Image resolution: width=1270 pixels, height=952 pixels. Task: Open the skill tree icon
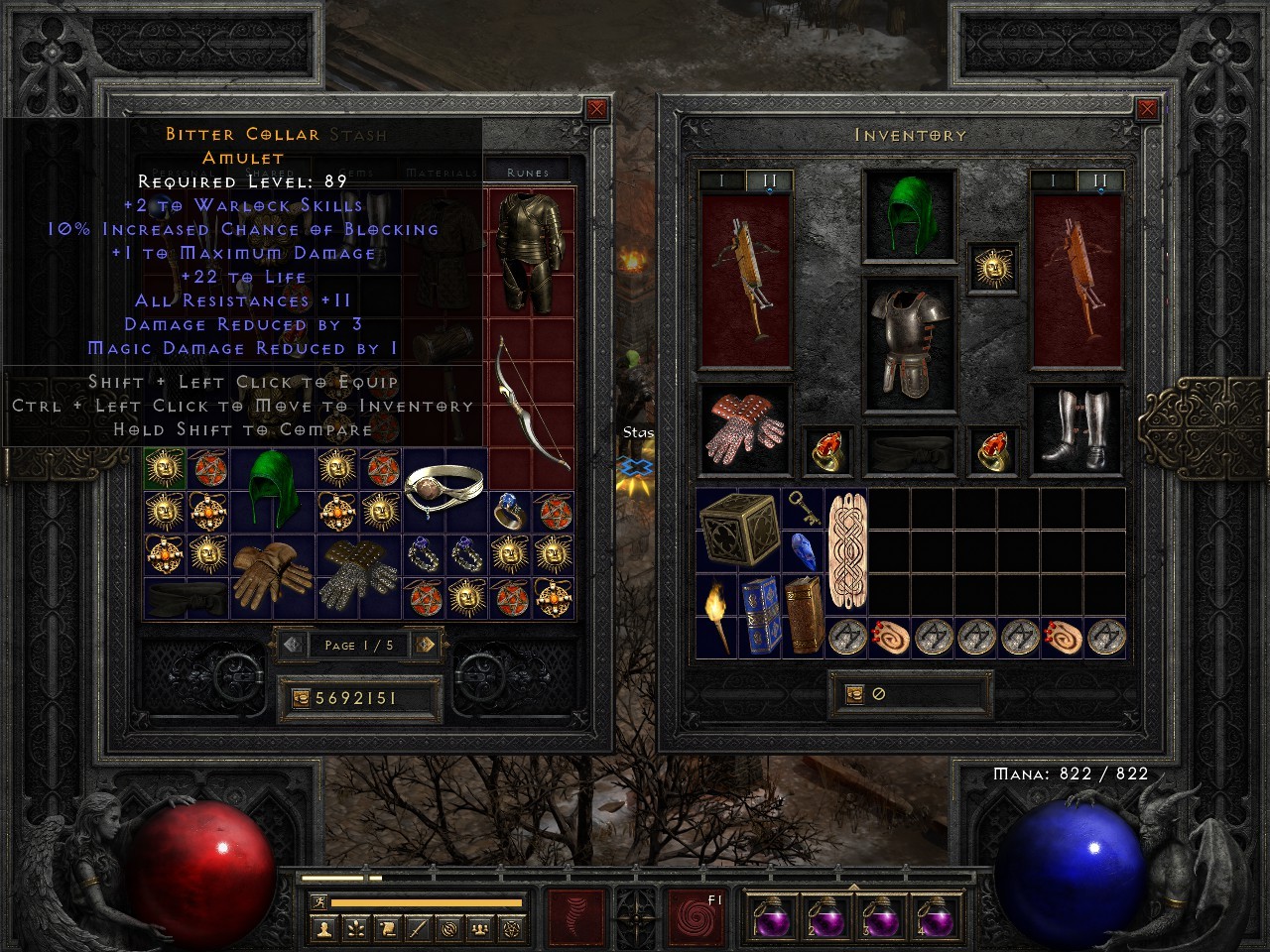click(356, 928)
